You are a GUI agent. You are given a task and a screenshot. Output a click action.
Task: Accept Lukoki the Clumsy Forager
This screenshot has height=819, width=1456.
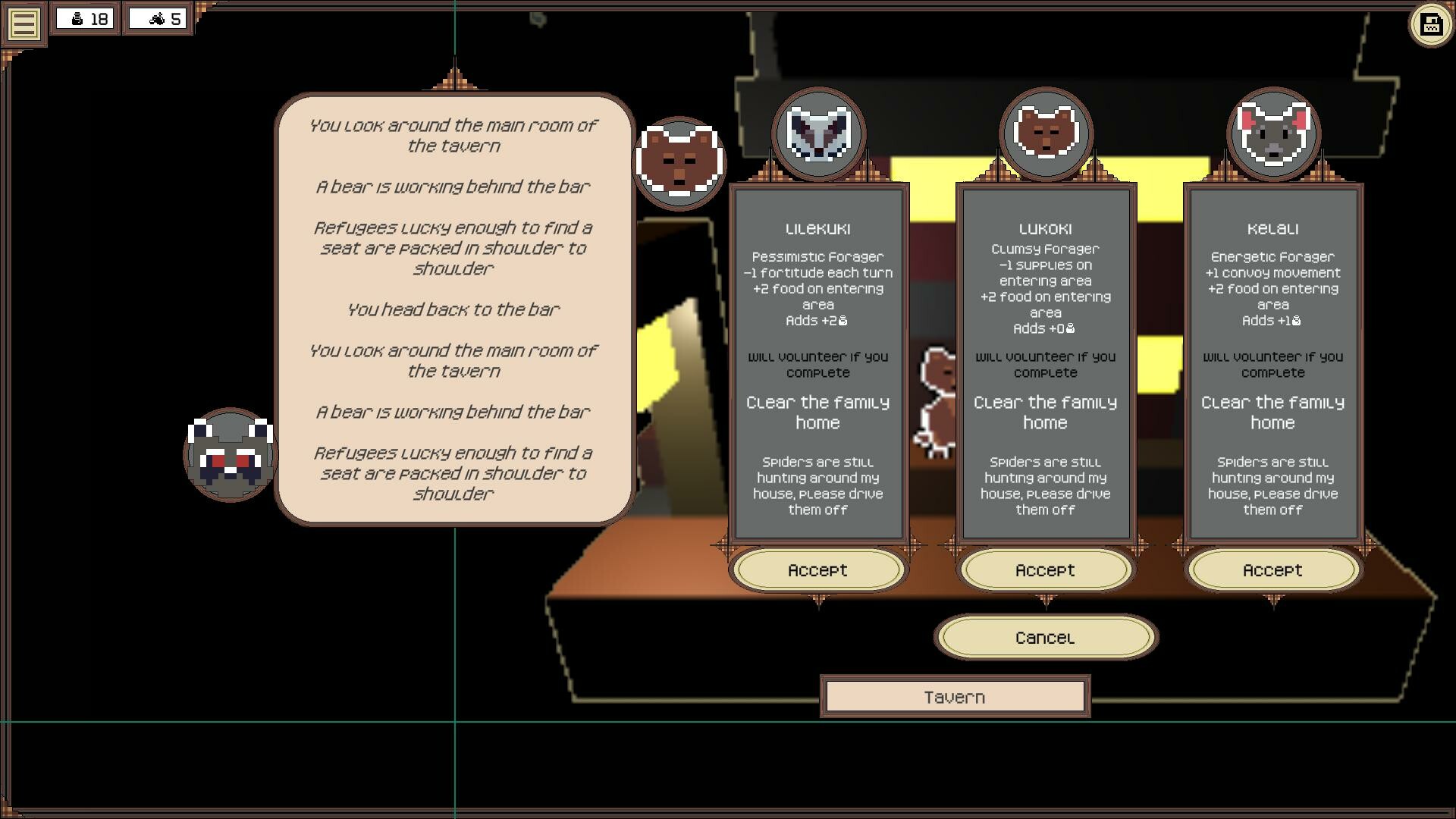[x=1045, y=570]
